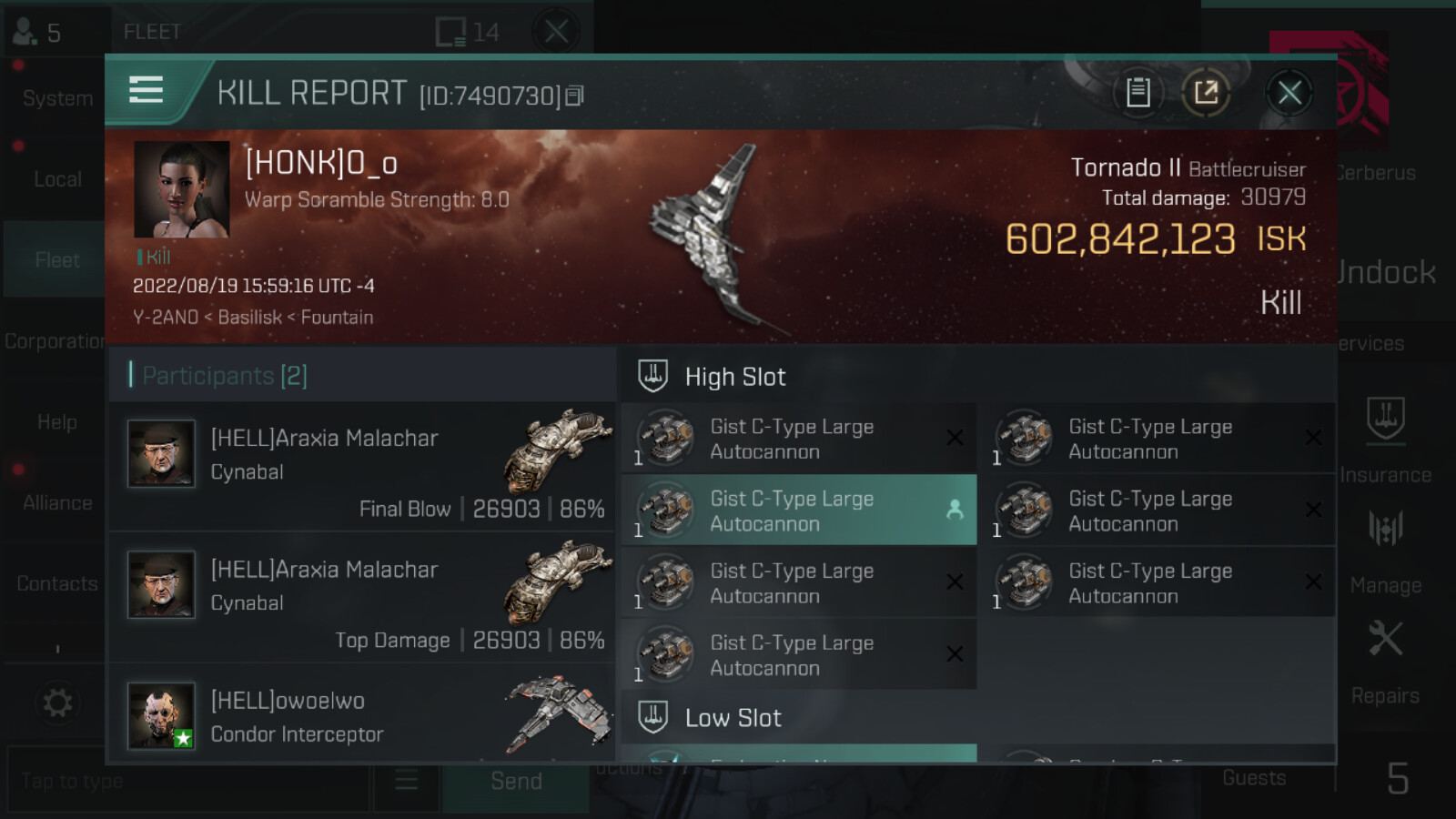Open the Kill Report hamburger menu
The height and width of the screenshot is (819, 1456).
pos(146,90)
